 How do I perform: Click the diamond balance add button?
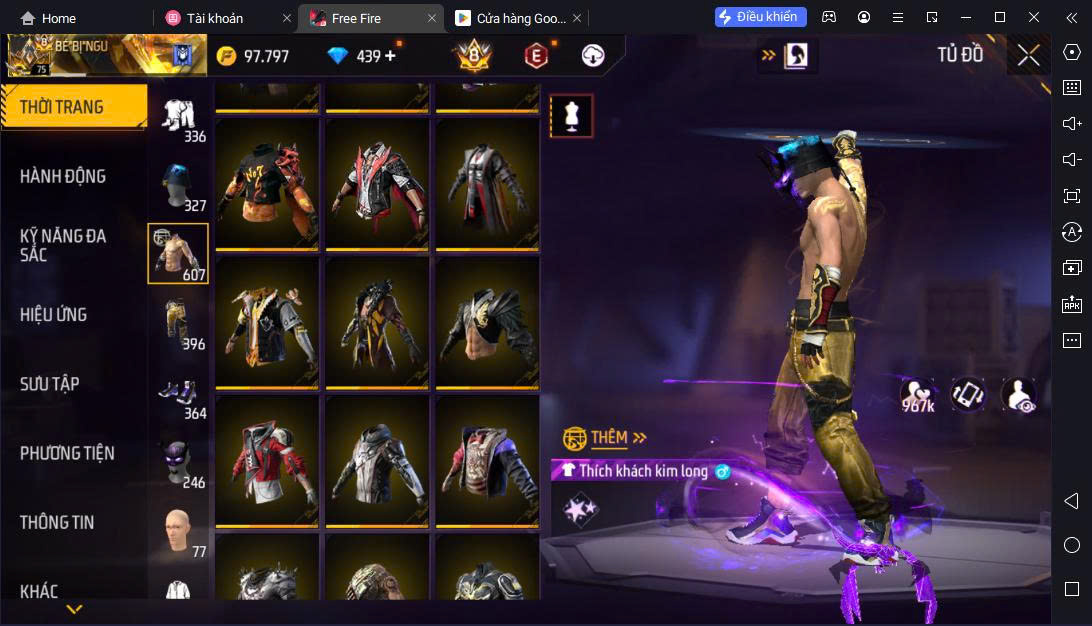[390, 56]
